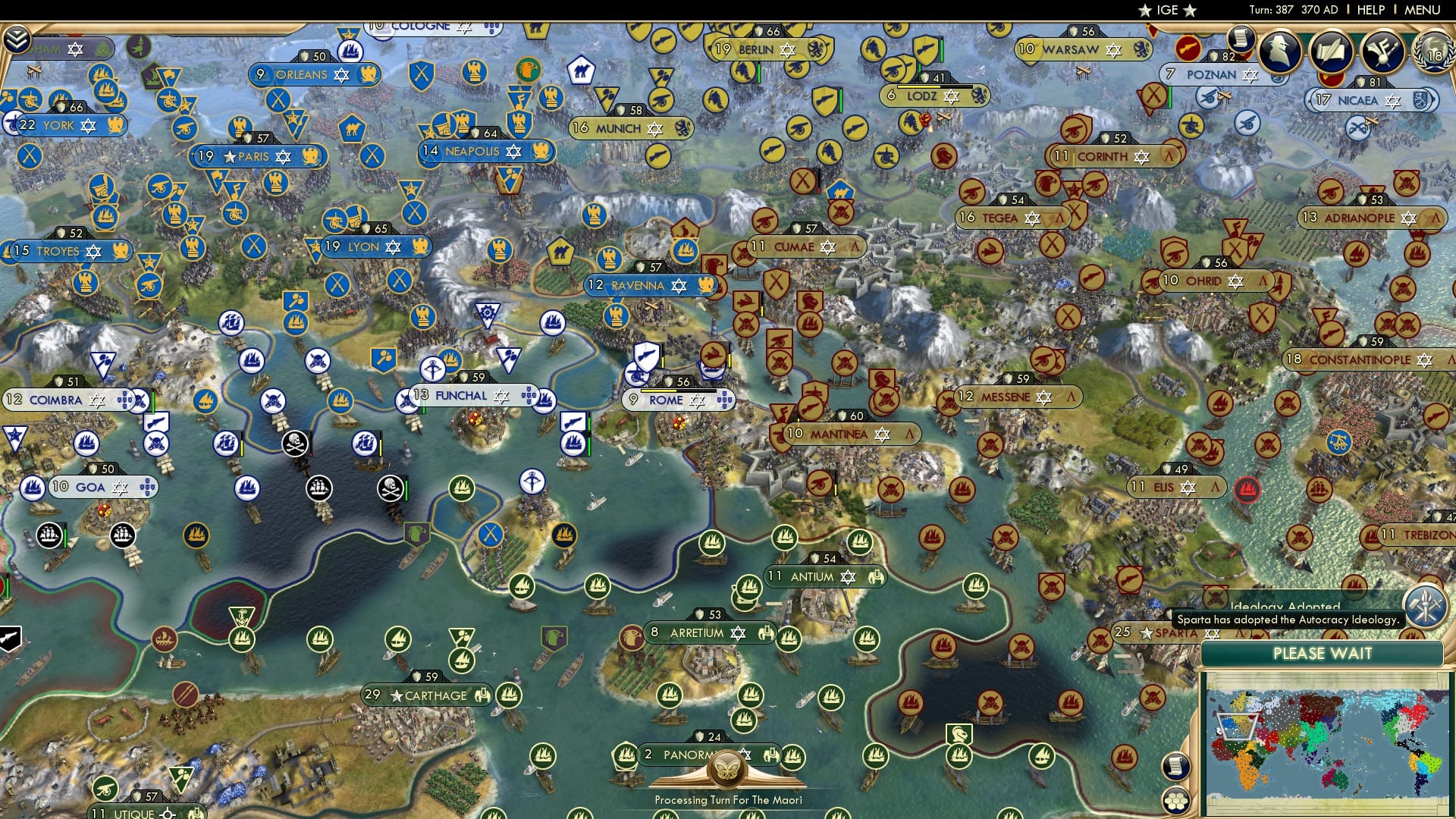Open the Social Policies icon

tap(1383, 51)
